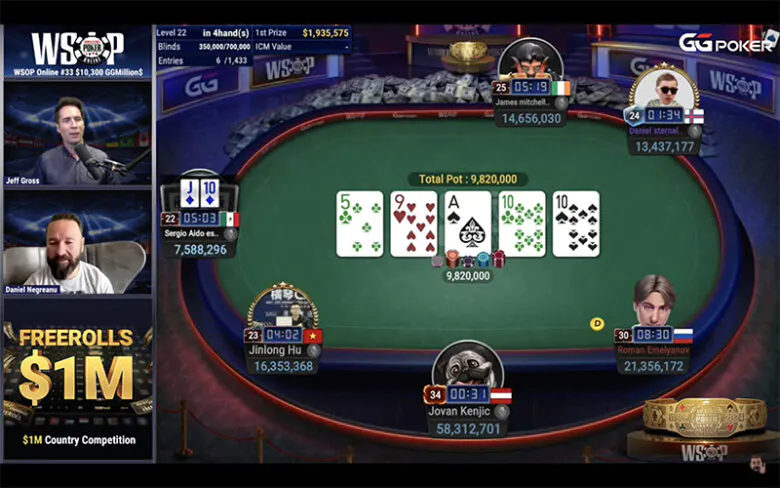Viewport: 780px width, 488px height.
Task: Open Jeff Gross's webcam feed
Action: [77, 136]
